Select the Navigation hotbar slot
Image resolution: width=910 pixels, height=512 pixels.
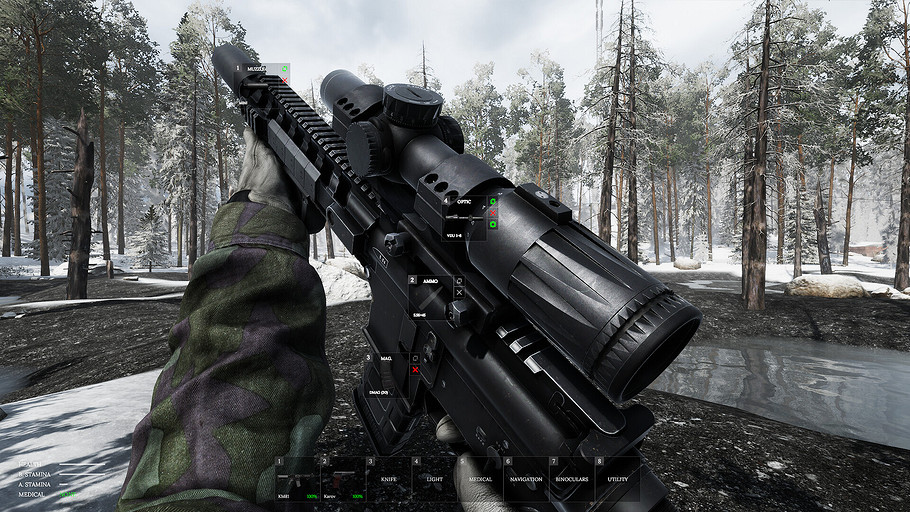[525, 479]
